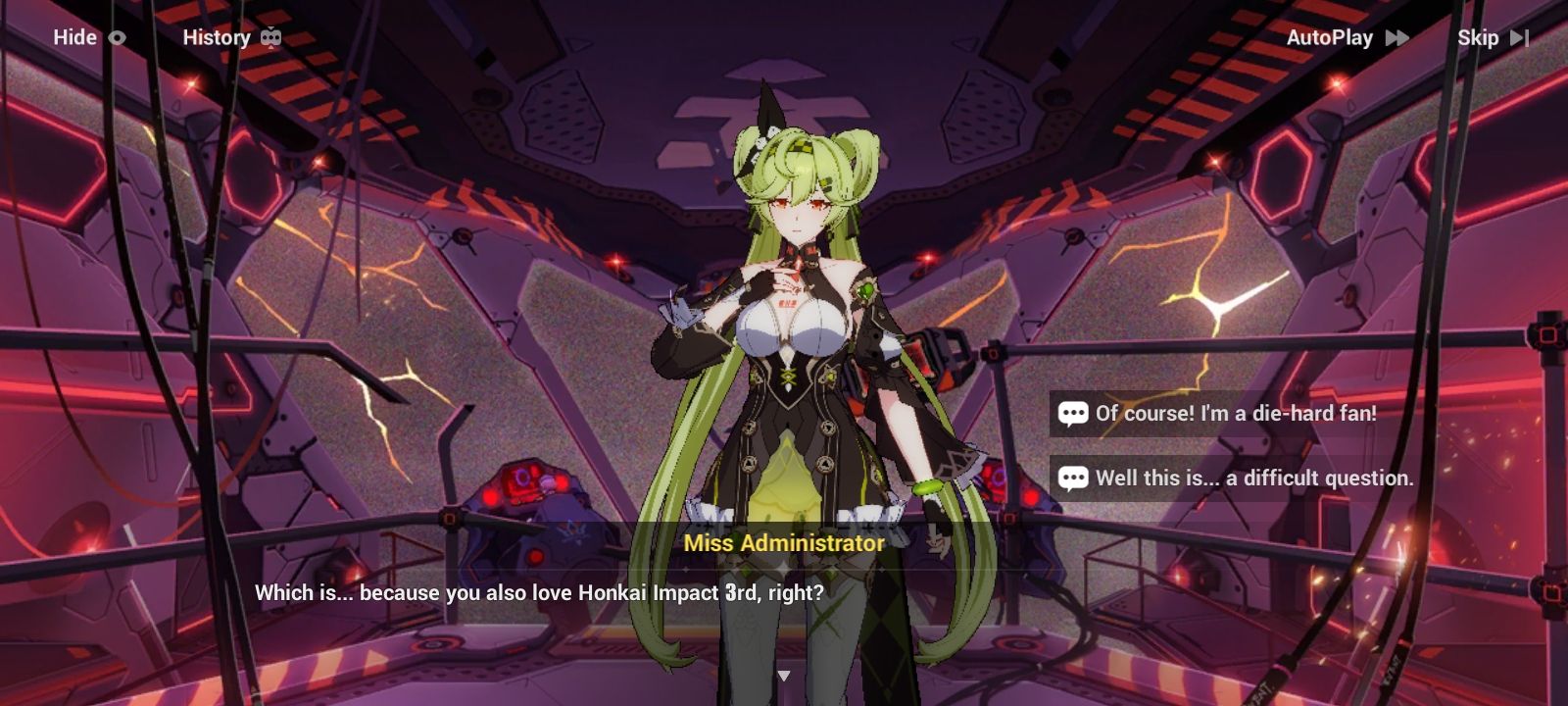
Task: Toggle Hide to conceal the dialogue interface
Action: pos(73,37)
